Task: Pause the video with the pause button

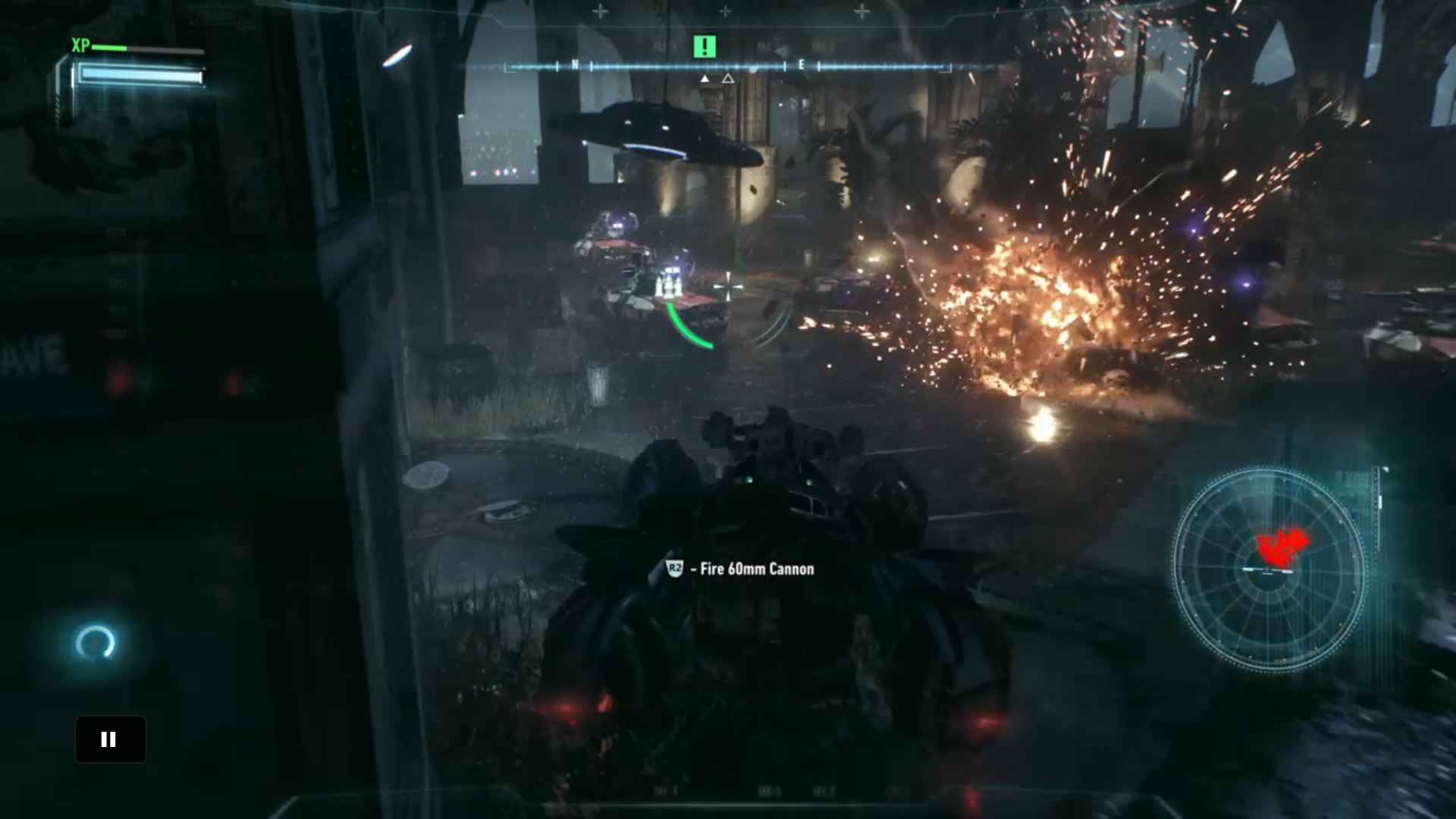Action: tap(110, 739)
